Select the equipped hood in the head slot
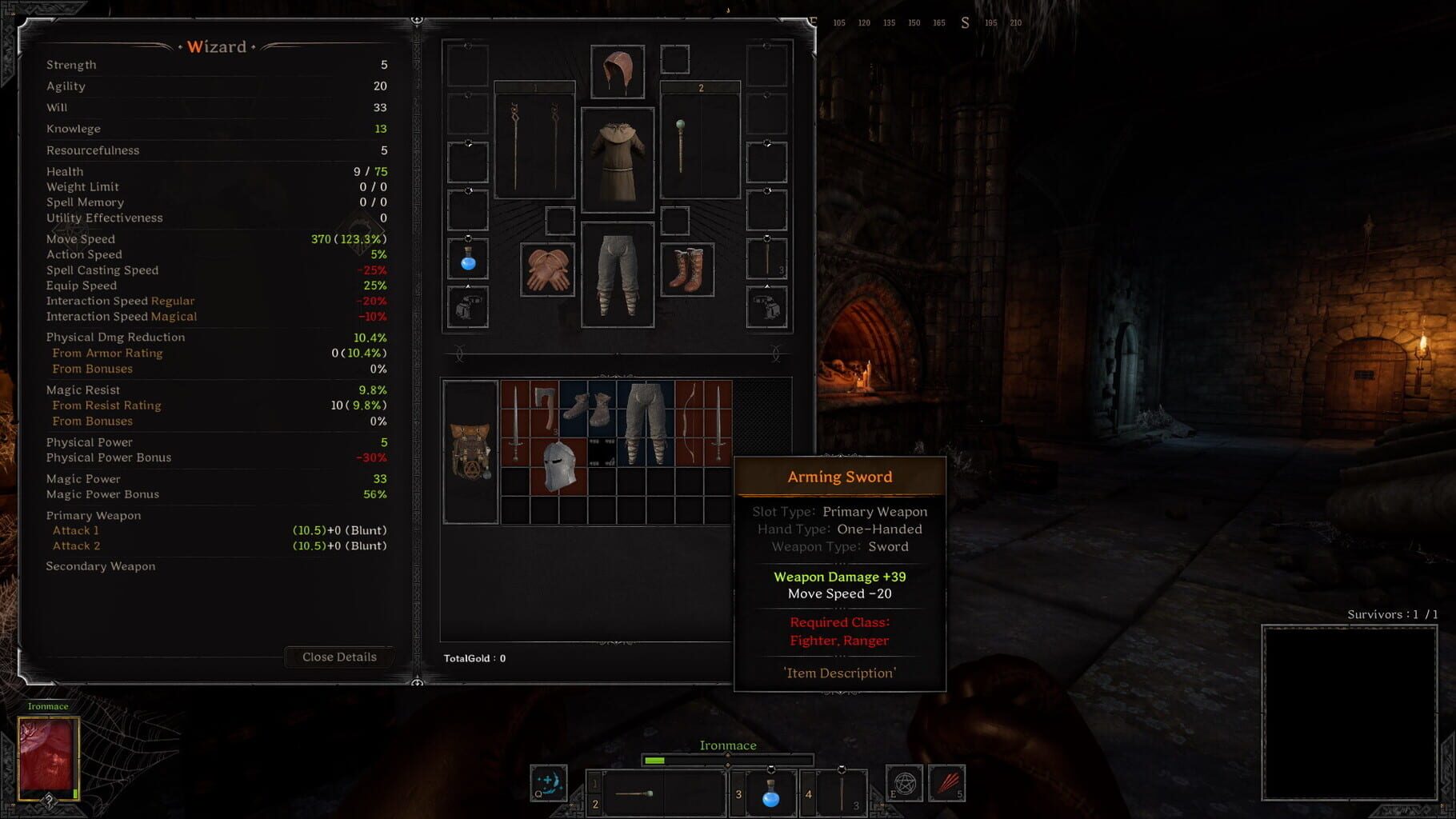 click(x=618, y=72)
